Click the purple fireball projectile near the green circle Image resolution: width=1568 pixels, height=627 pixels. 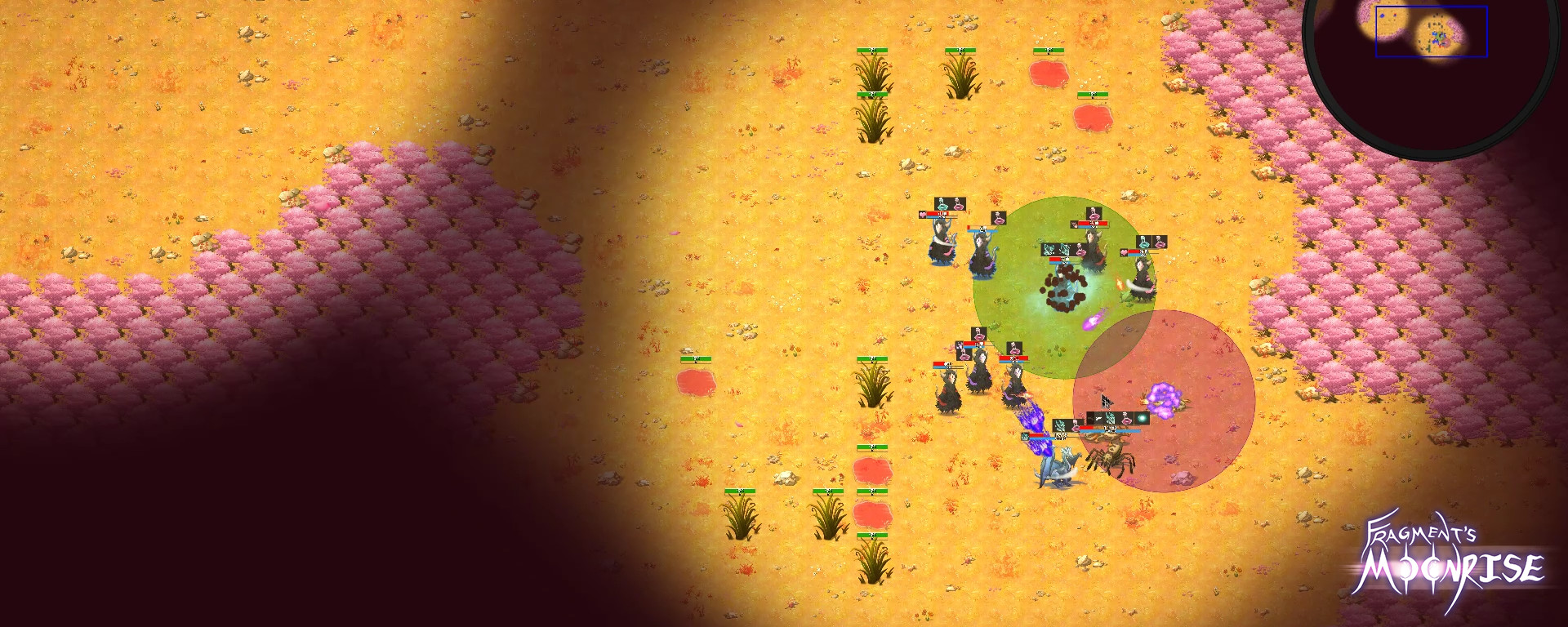point(1092,322)
